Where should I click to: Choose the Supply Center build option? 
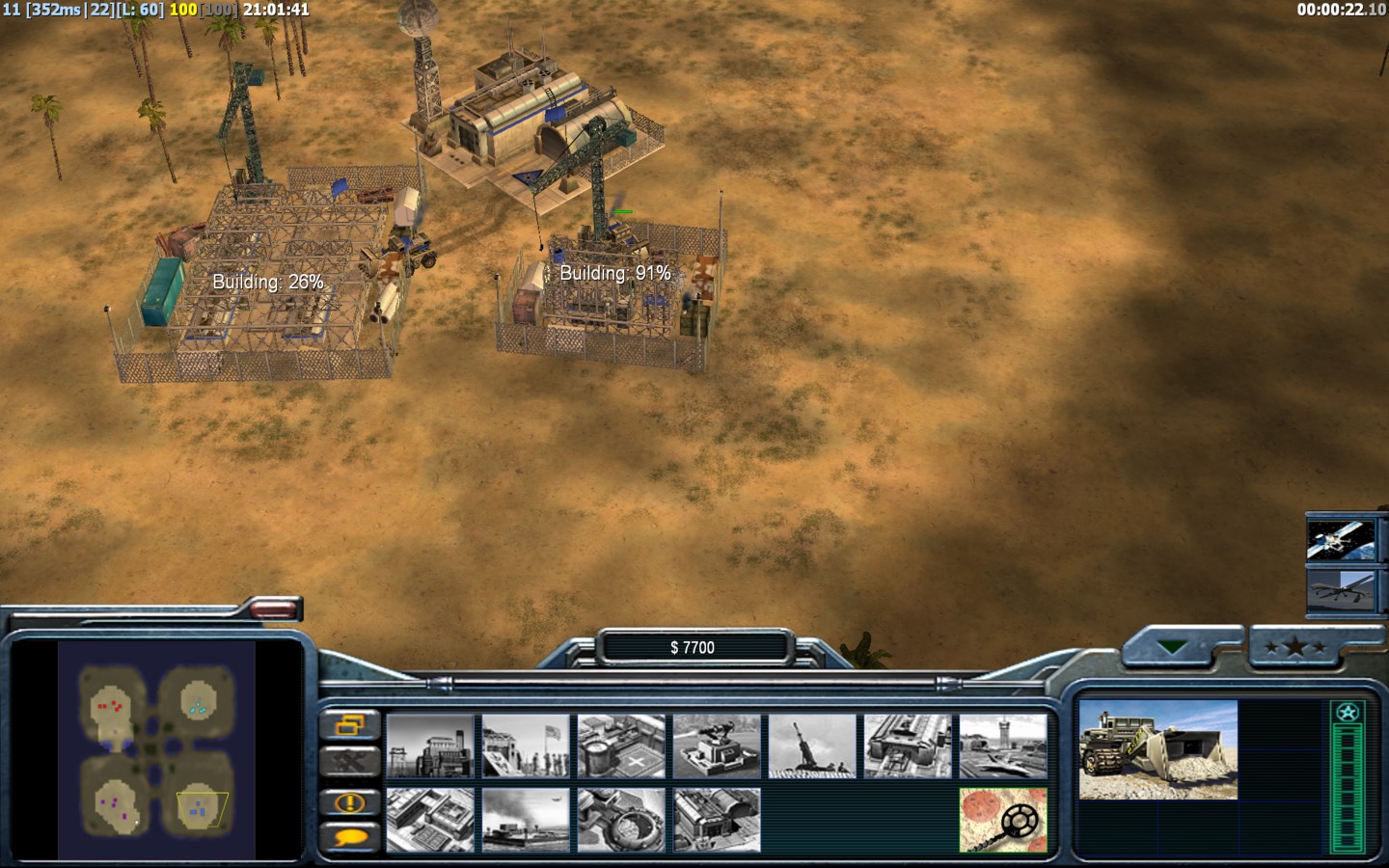pyautogui.click(x=621, y=746)
